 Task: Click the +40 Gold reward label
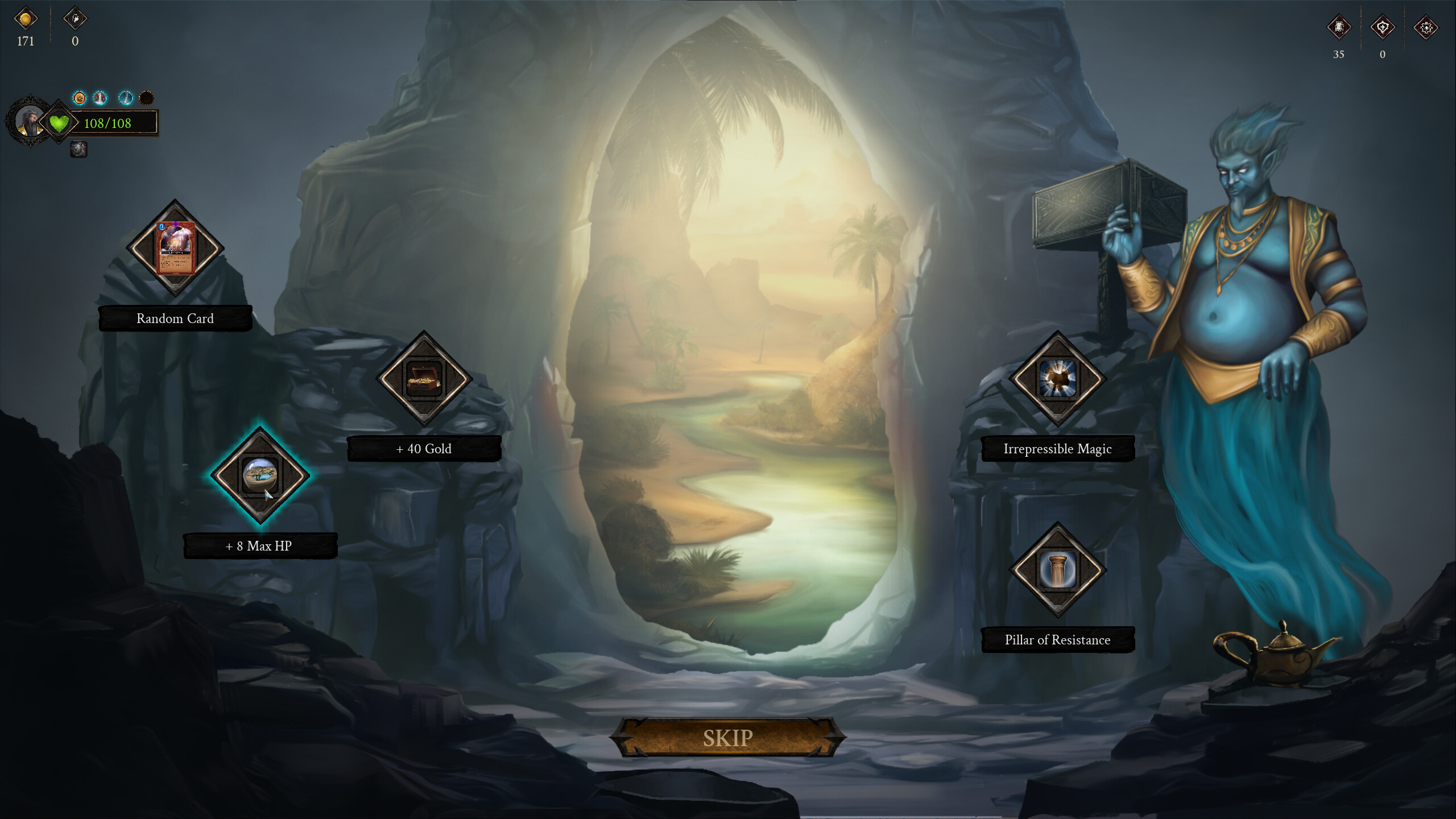click(424, 449)
